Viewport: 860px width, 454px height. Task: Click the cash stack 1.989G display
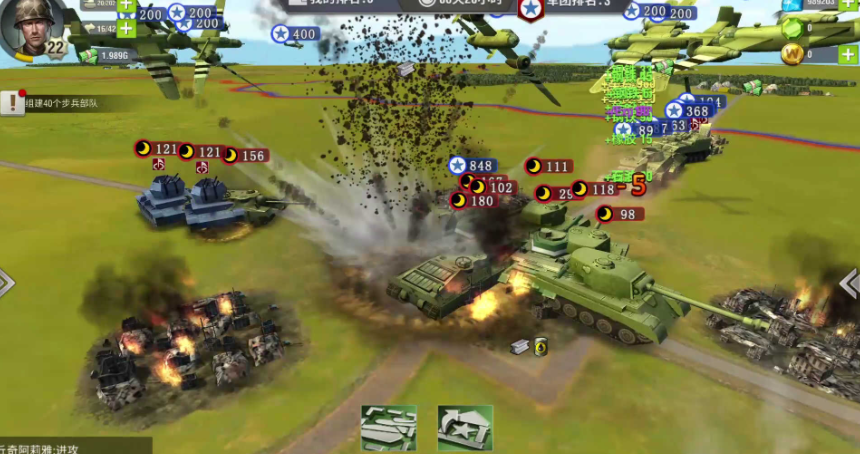click(112, 56)
